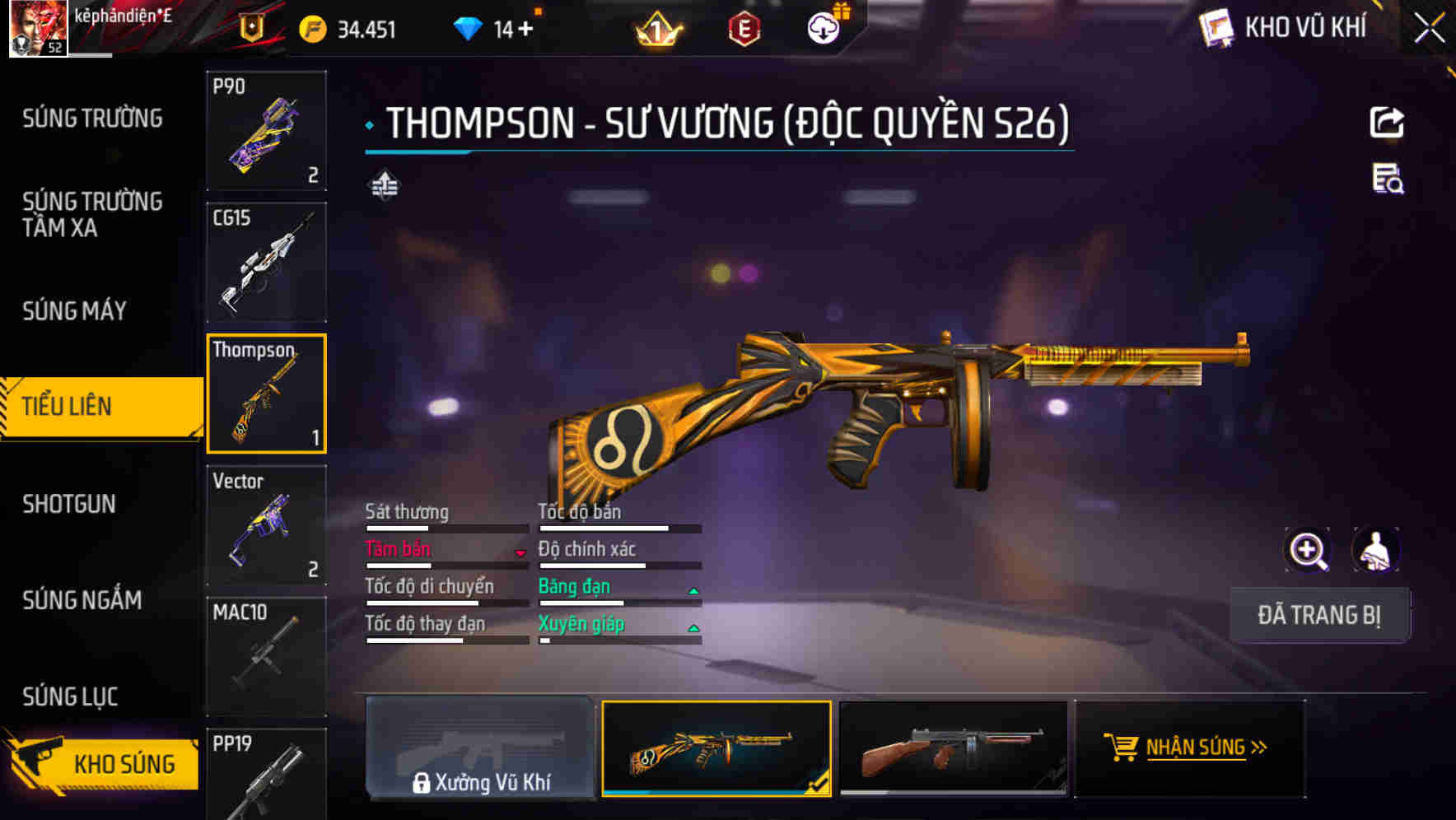Expand the Tầm bắn stat details
1456x820 pixels.
(519, 551)
